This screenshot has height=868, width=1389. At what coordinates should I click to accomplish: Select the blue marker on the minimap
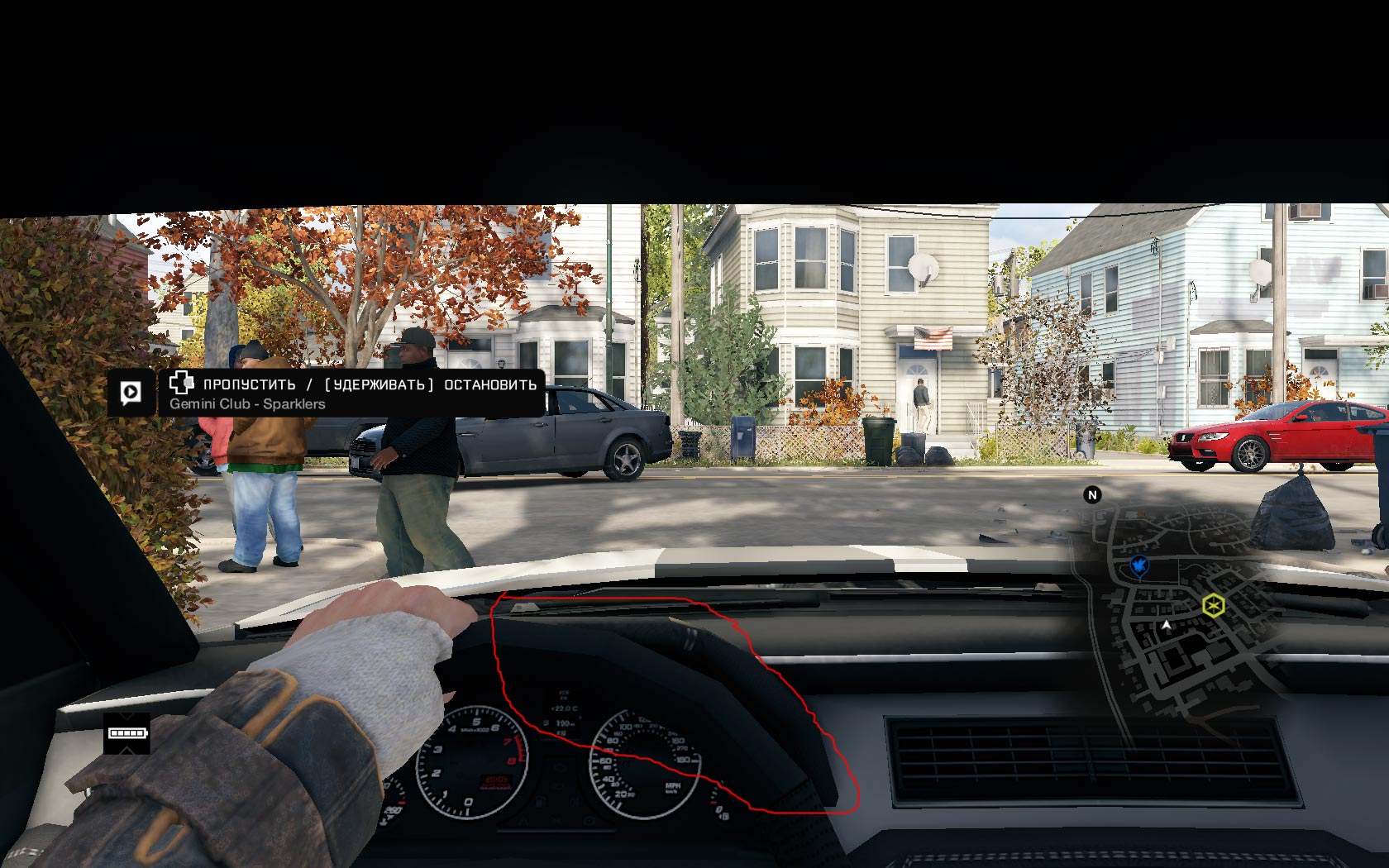point(1139,565)
